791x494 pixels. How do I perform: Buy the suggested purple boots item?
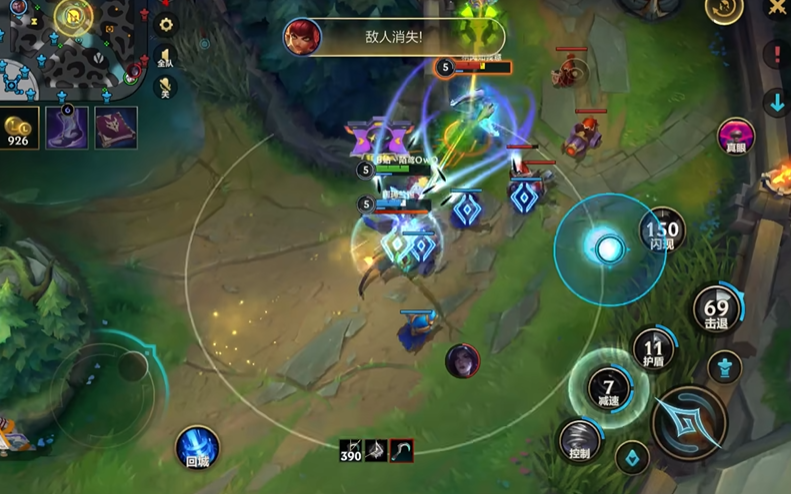click(66, 128)
